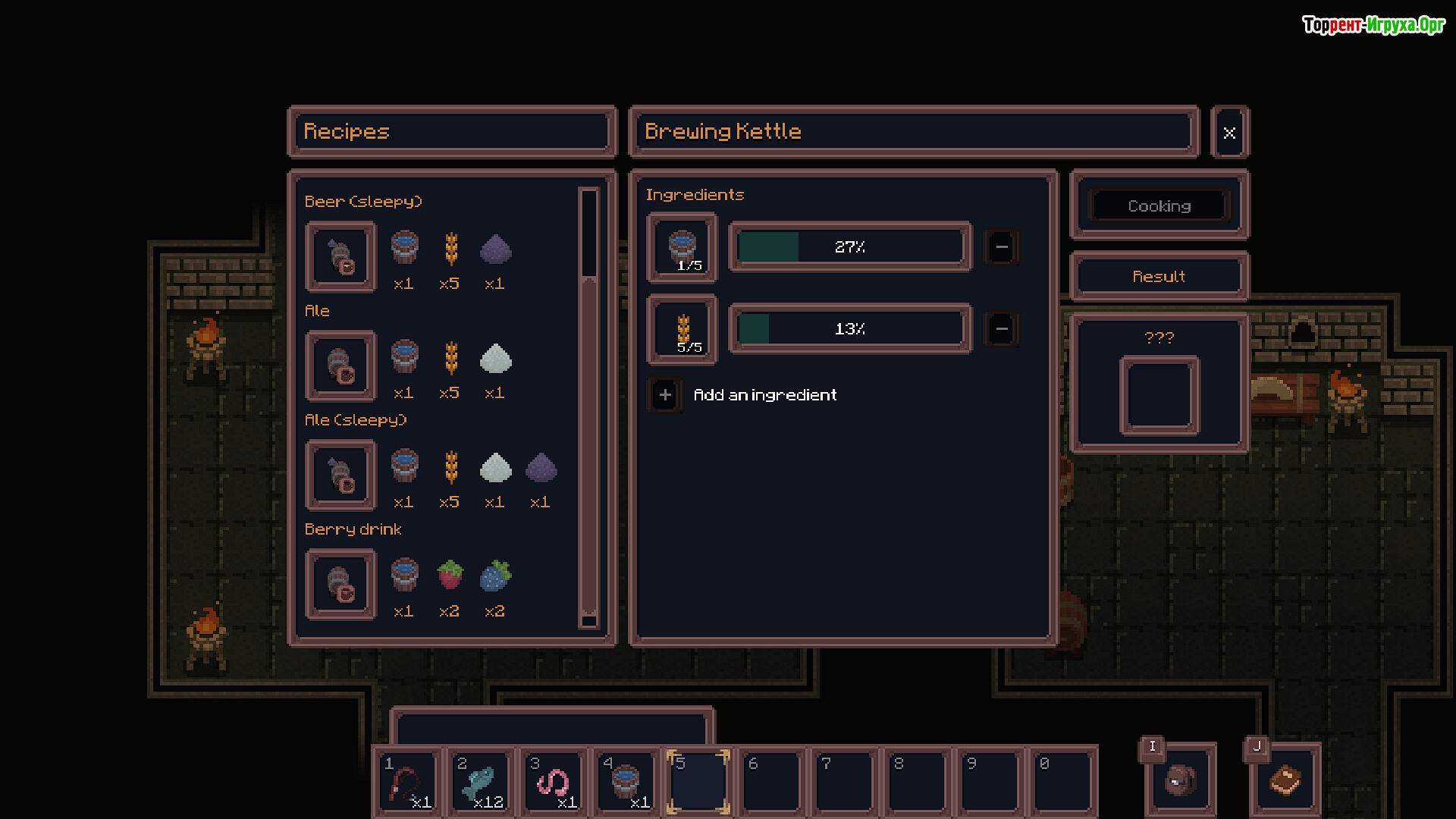Screen dimensions: 1456x819
Task: Select the water bucket ingredient slot
Action: click(682, 248)
